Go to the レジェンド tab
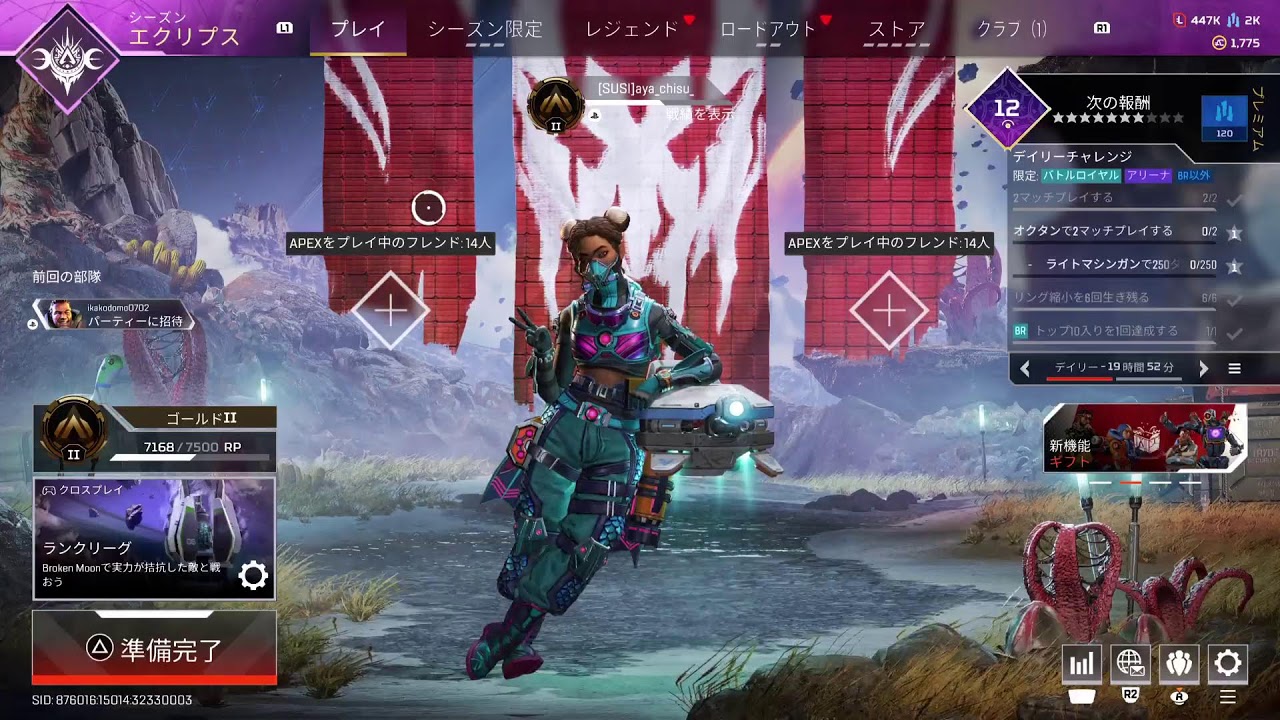Image resolution: width=1280 pixels, height=720 pixels. [x=631, y=29]
